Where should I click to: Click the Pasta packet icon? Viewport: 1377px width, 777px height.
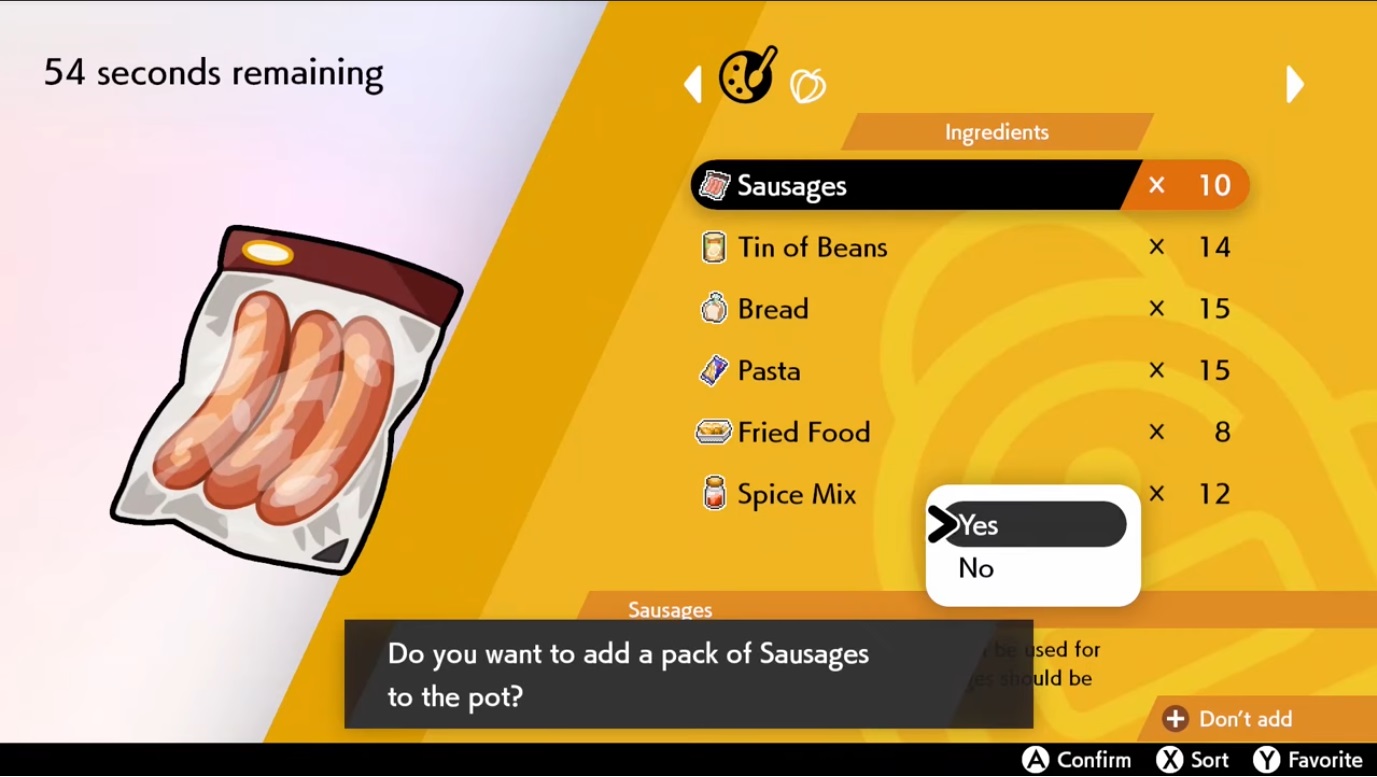[713, 370]
